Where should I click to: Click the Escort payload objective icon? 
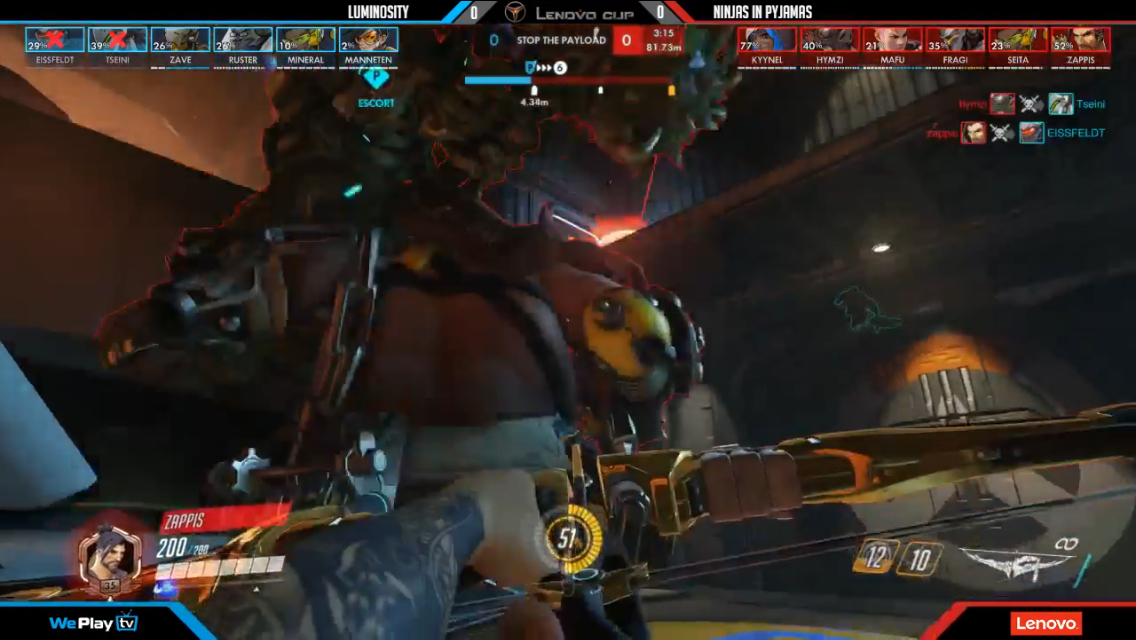click(x=376, y=79)
